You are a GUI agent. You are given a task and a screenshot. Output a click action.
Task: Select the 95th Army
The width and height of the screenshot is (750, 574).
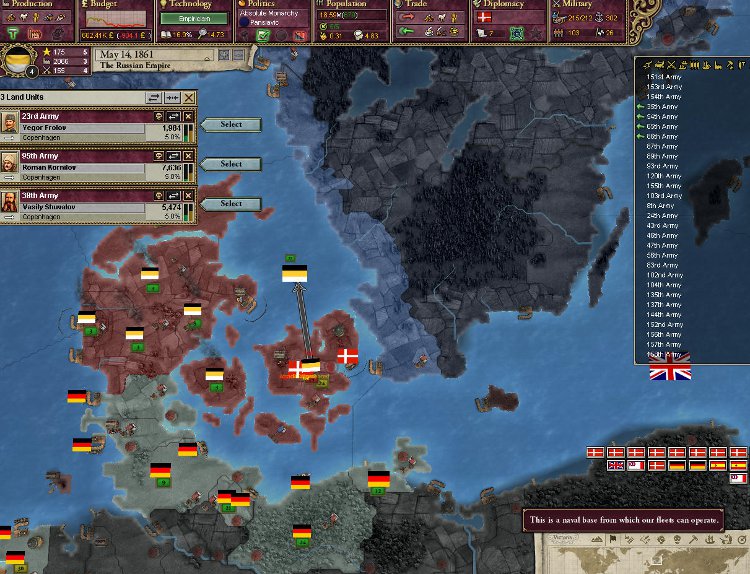pyautogui.click(x=231, y=164)
